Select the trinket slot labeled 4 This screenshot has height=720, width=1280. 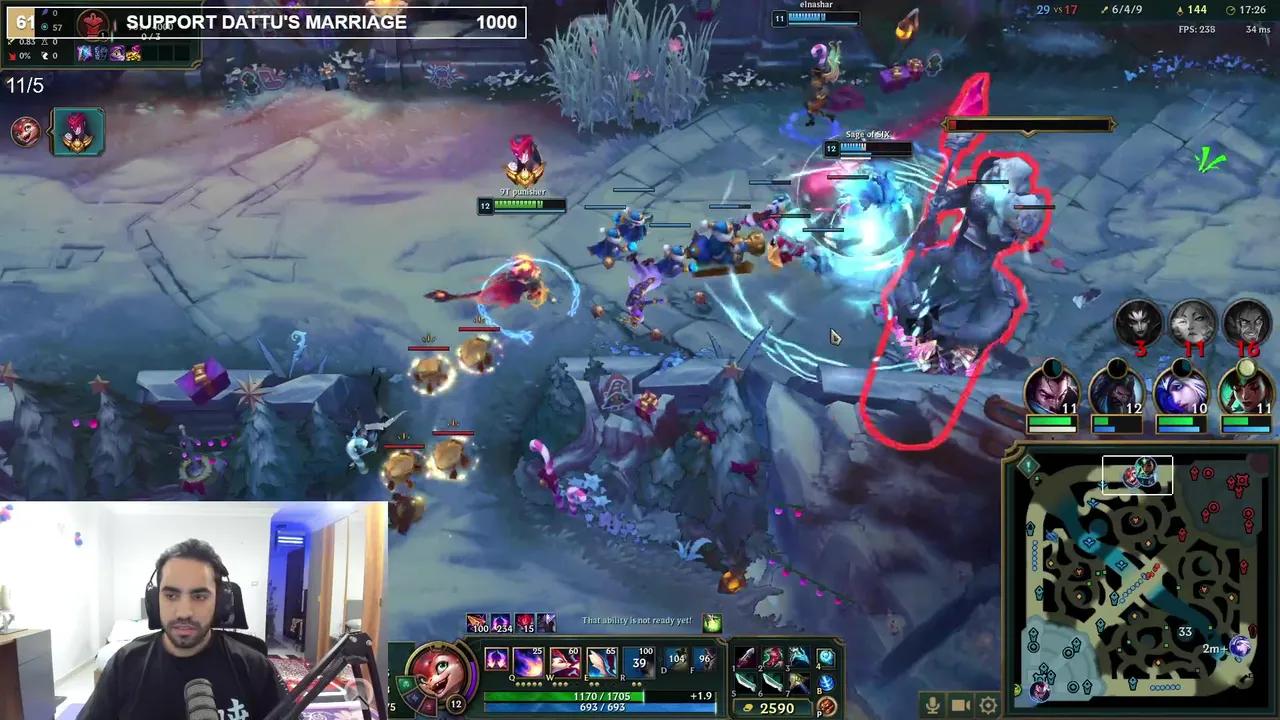click(x=825, y=656)
